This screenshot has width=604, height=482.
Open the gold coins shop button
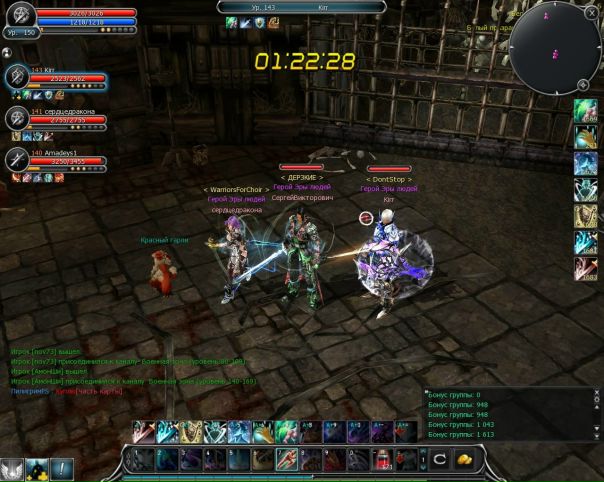coord(465,459)
